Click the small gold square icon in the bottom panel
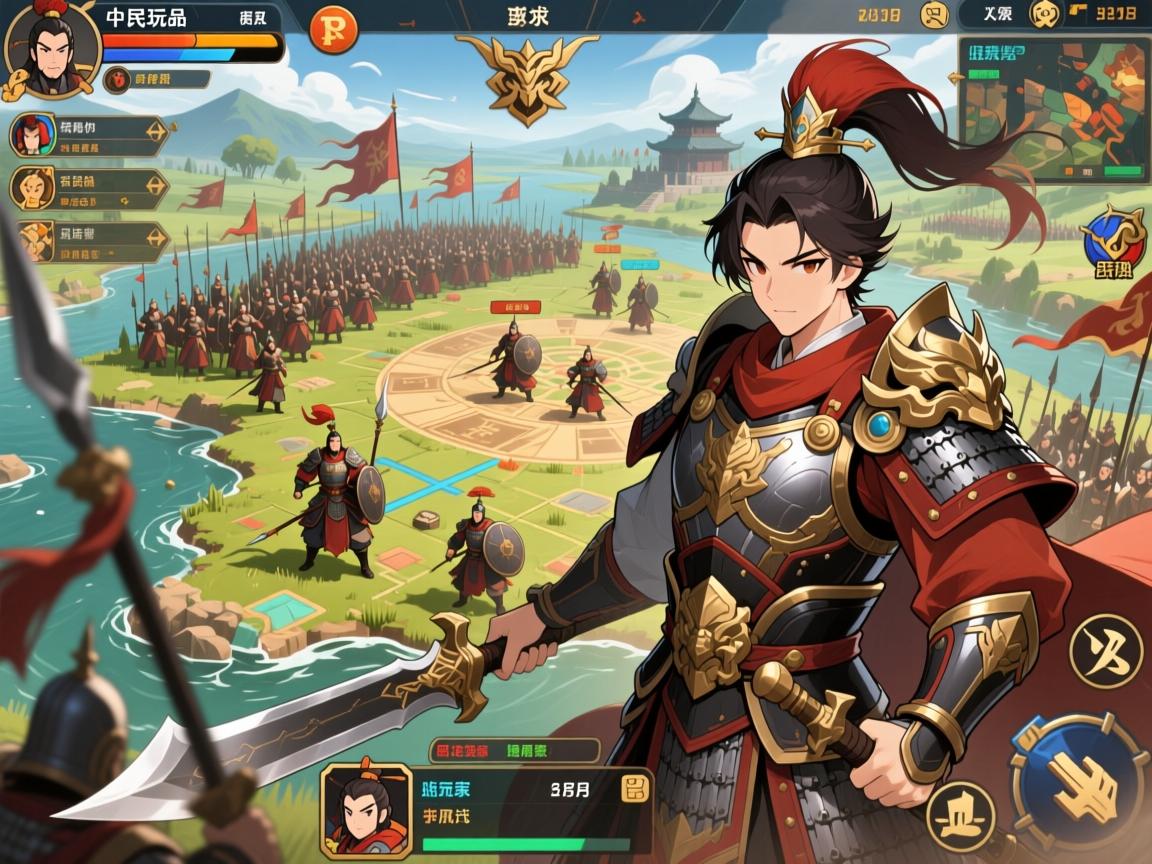The height and width of the screenshot is (864, 1152). click(634, 789)
